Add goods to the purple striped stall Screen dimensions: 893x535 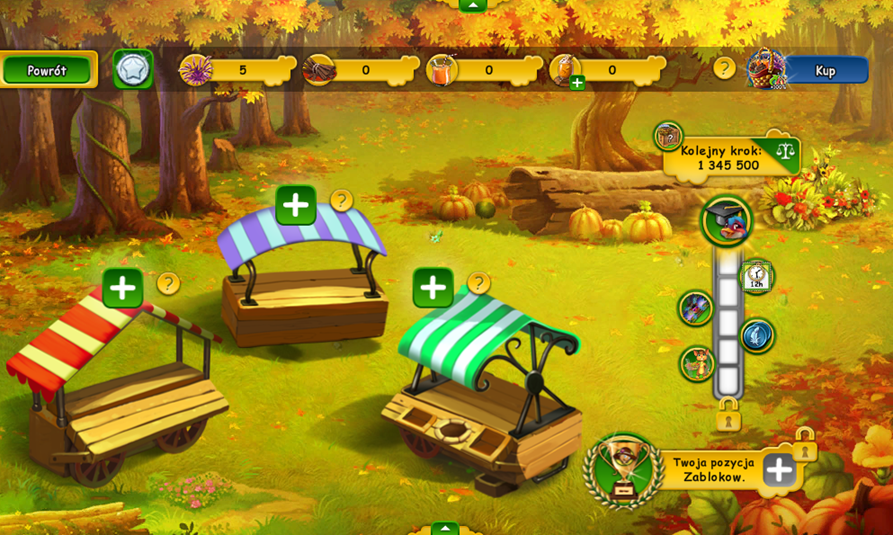pos(295,205)
